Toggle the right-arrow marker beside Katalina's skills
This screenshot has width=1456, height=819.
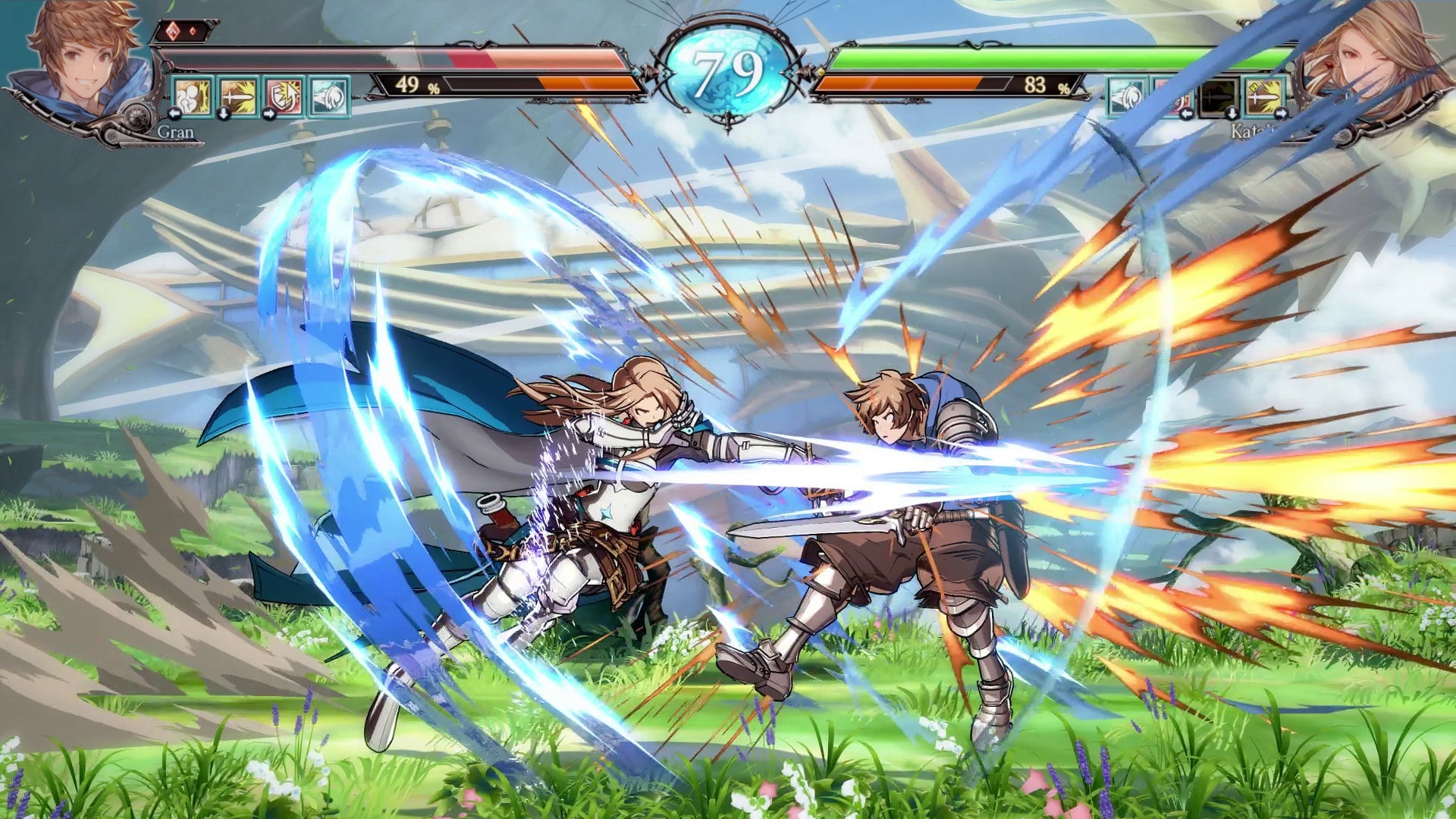(1280, 113)
